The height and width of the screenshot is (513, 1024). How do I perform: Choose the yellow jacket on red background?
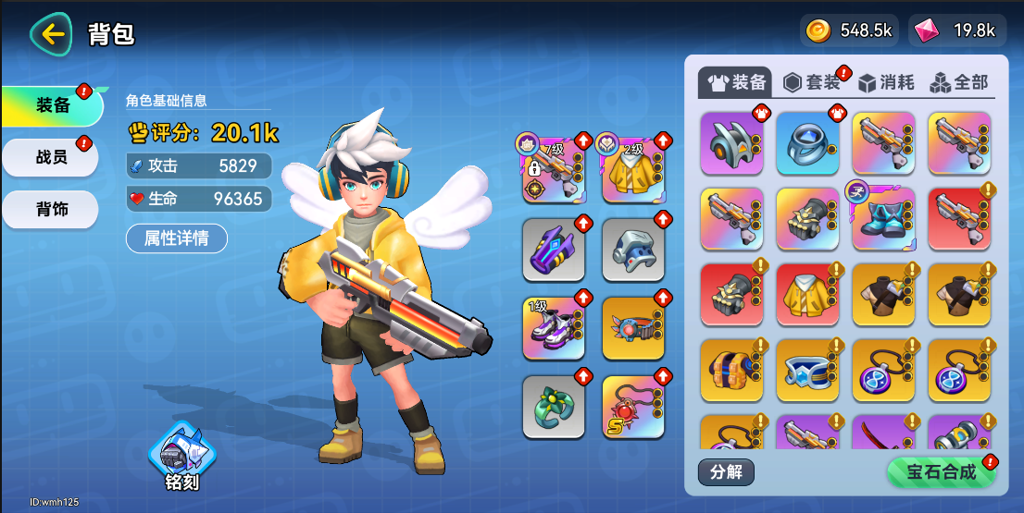tap(808, 295)
